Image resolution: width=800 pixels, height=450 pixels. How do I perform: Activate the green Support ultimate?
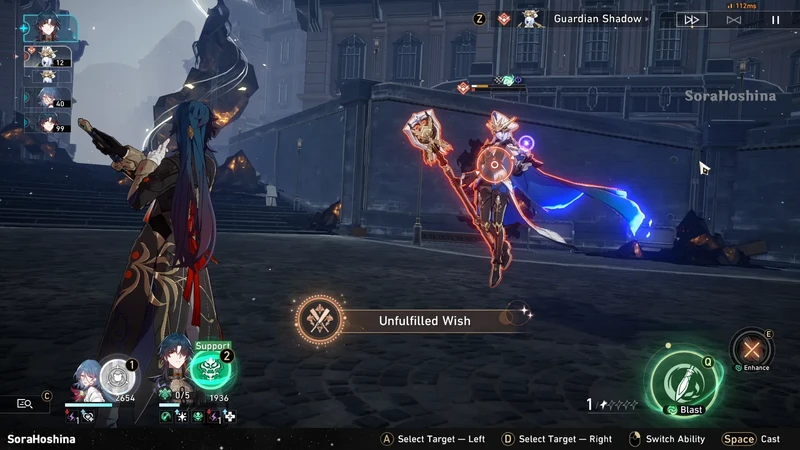pyautogui.click(x=212, y=371)
